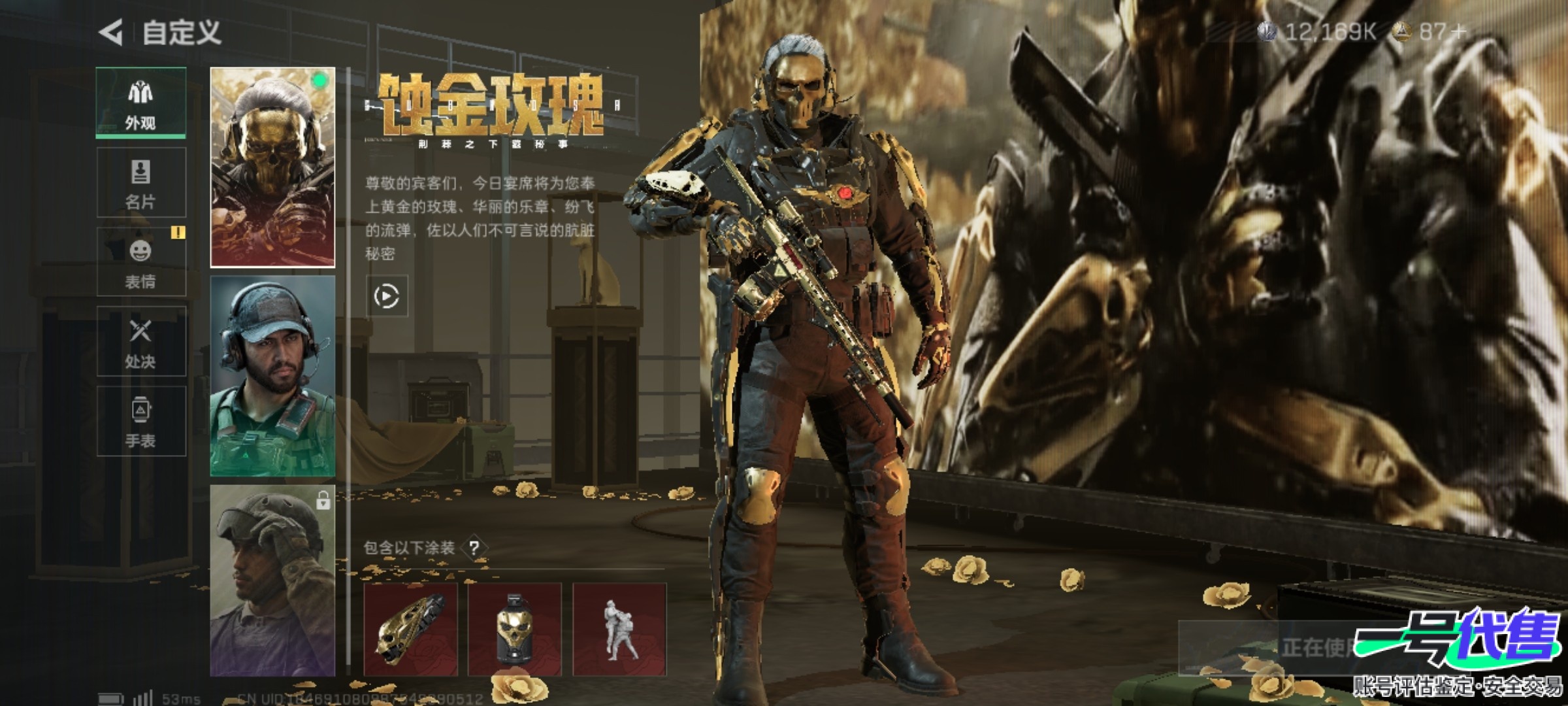Switch to the 处决 execution tab
The image size is (1568, 706).
click(141, 341)
